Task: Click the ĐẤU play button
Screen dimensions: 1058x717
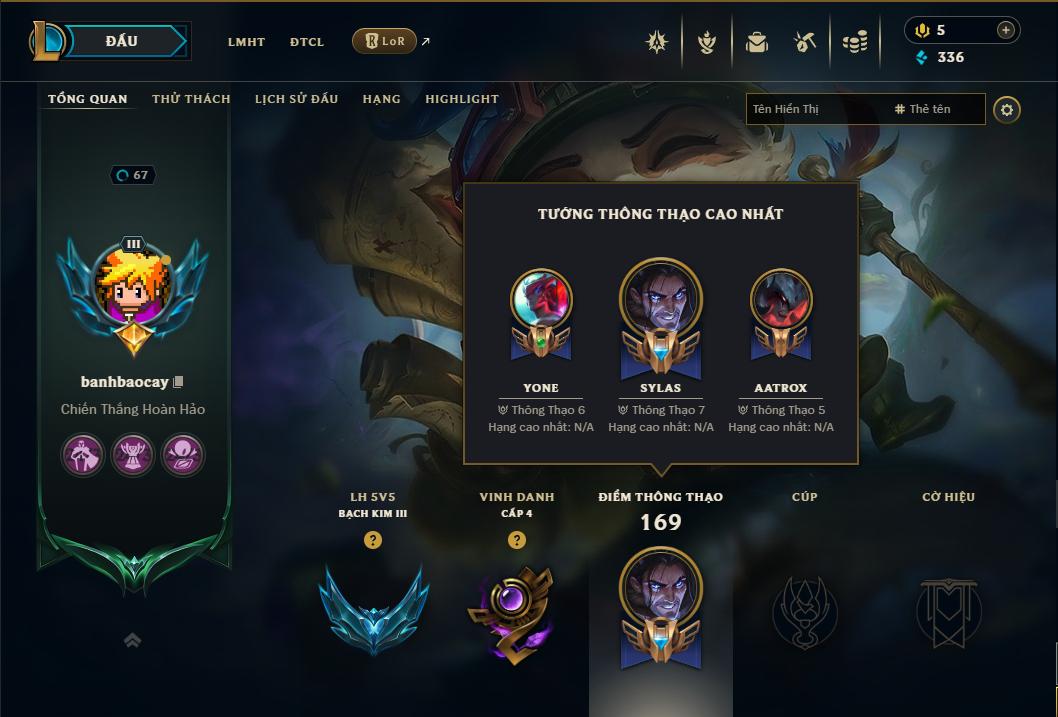Action: tap(122, 41)
